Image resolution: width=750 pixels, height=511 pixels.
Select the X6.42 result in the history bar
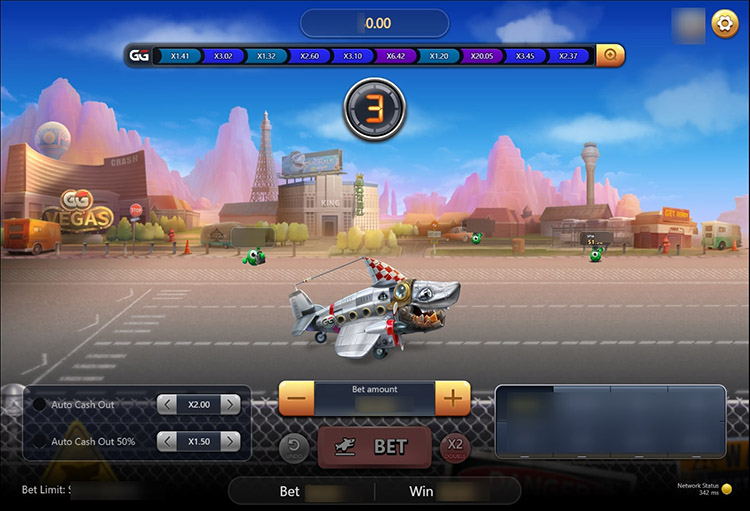tap(396, 56)
